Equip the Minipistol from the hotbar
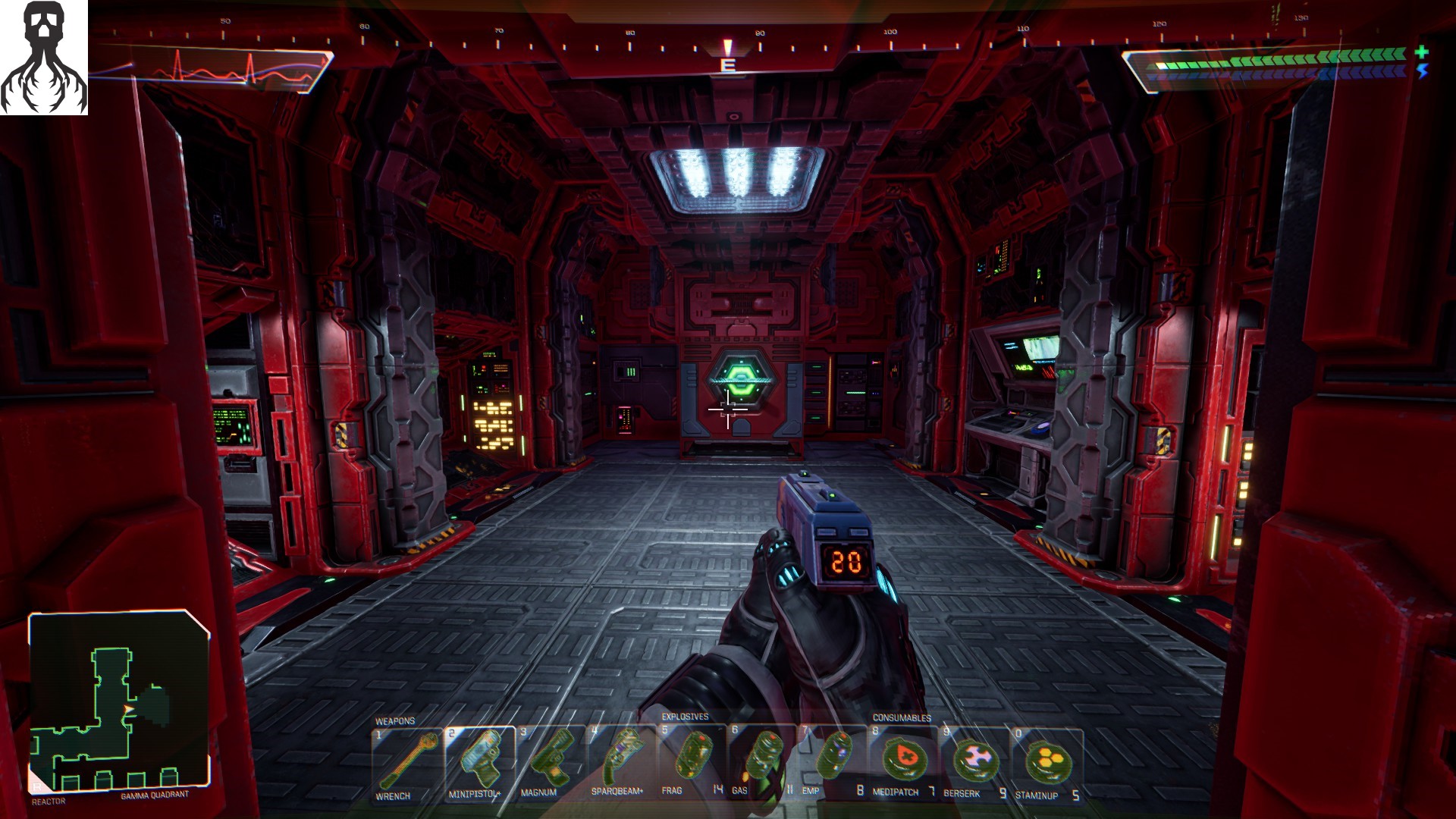Image resolution: width=1456 pixels, height=819 pixels. [x=479, y=762]
